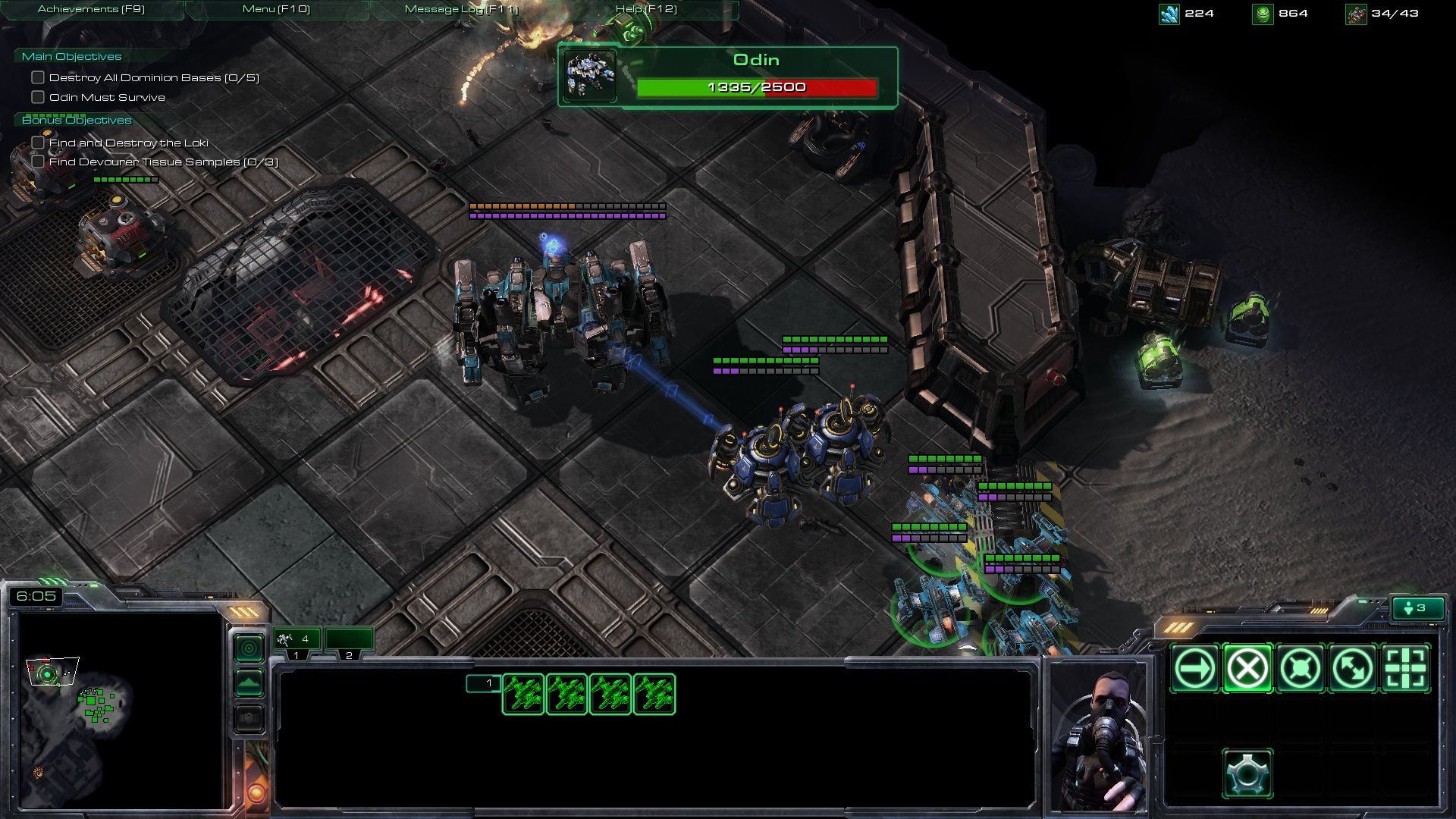Select page 1 tab of the selection panel
The height and width of the screenshot is (819, 1456).
tap(483, 683)
